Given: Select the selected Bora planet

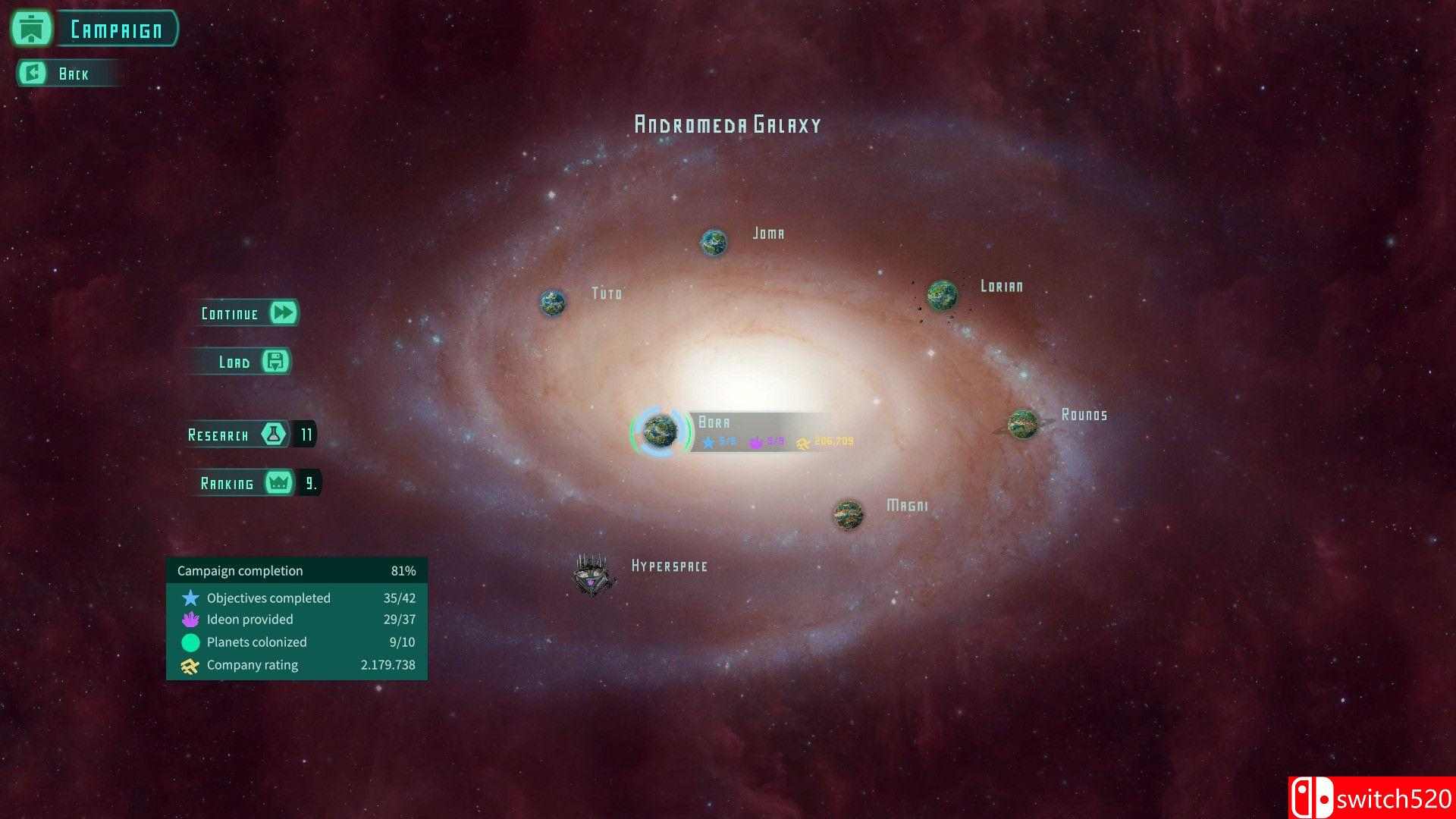Looking at the screenshot, I should click(661, 431).
